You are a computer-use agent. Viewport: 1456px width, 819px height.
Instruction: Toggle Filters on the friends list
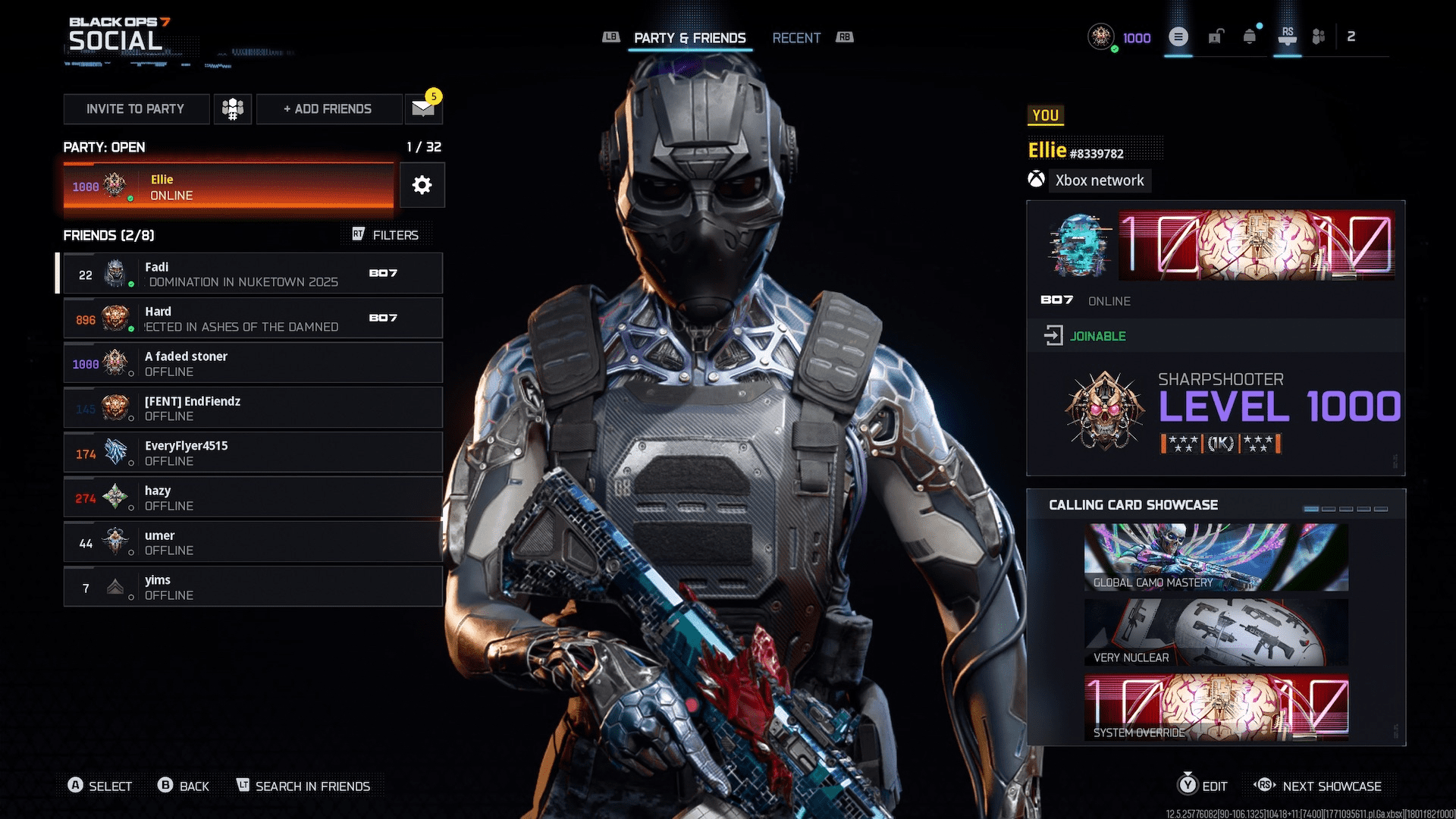(x=389, y=234)
